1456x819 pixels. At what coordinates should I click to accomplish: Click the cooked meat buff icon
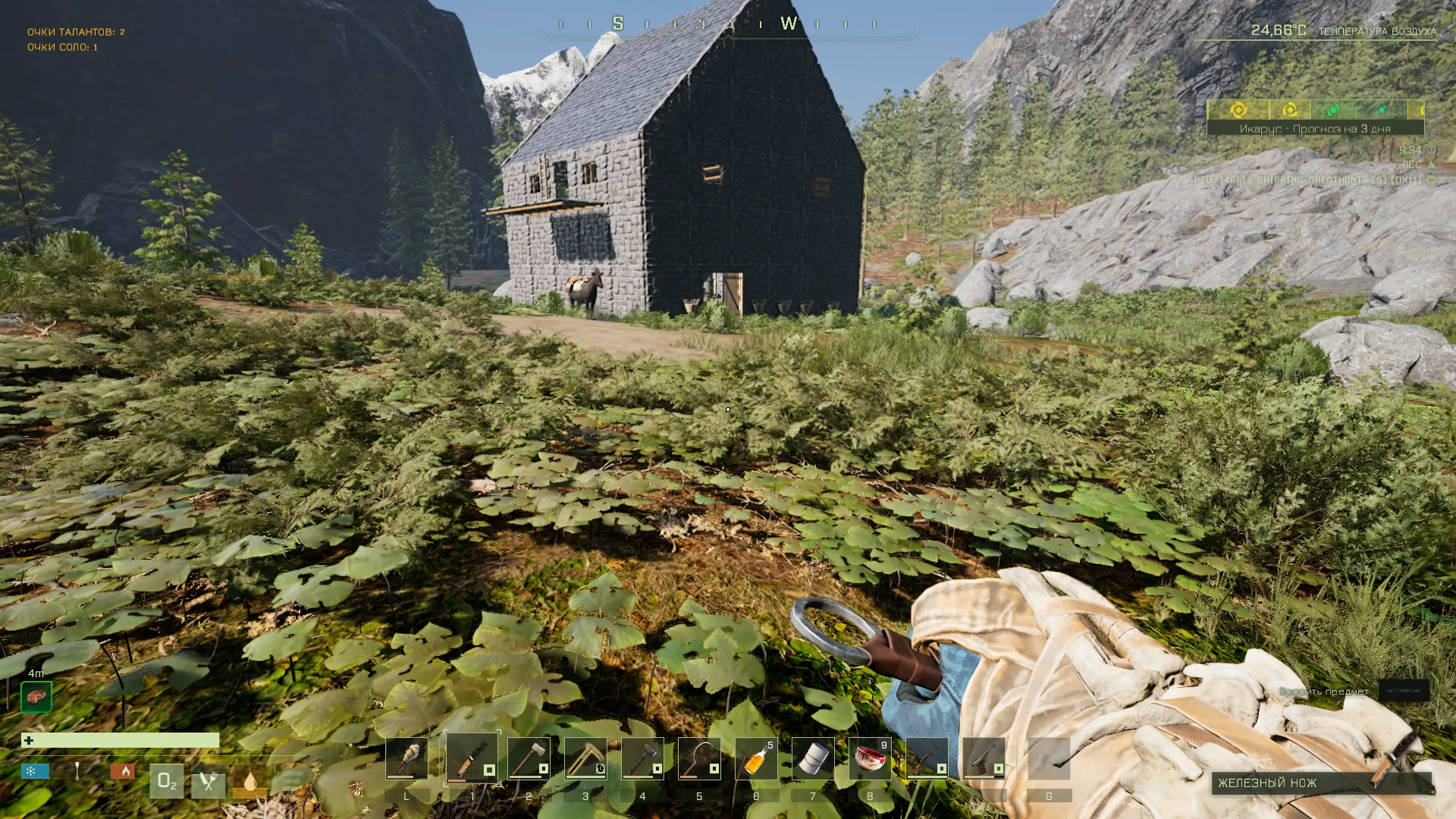pyautogui.click(x=36, y=696)
